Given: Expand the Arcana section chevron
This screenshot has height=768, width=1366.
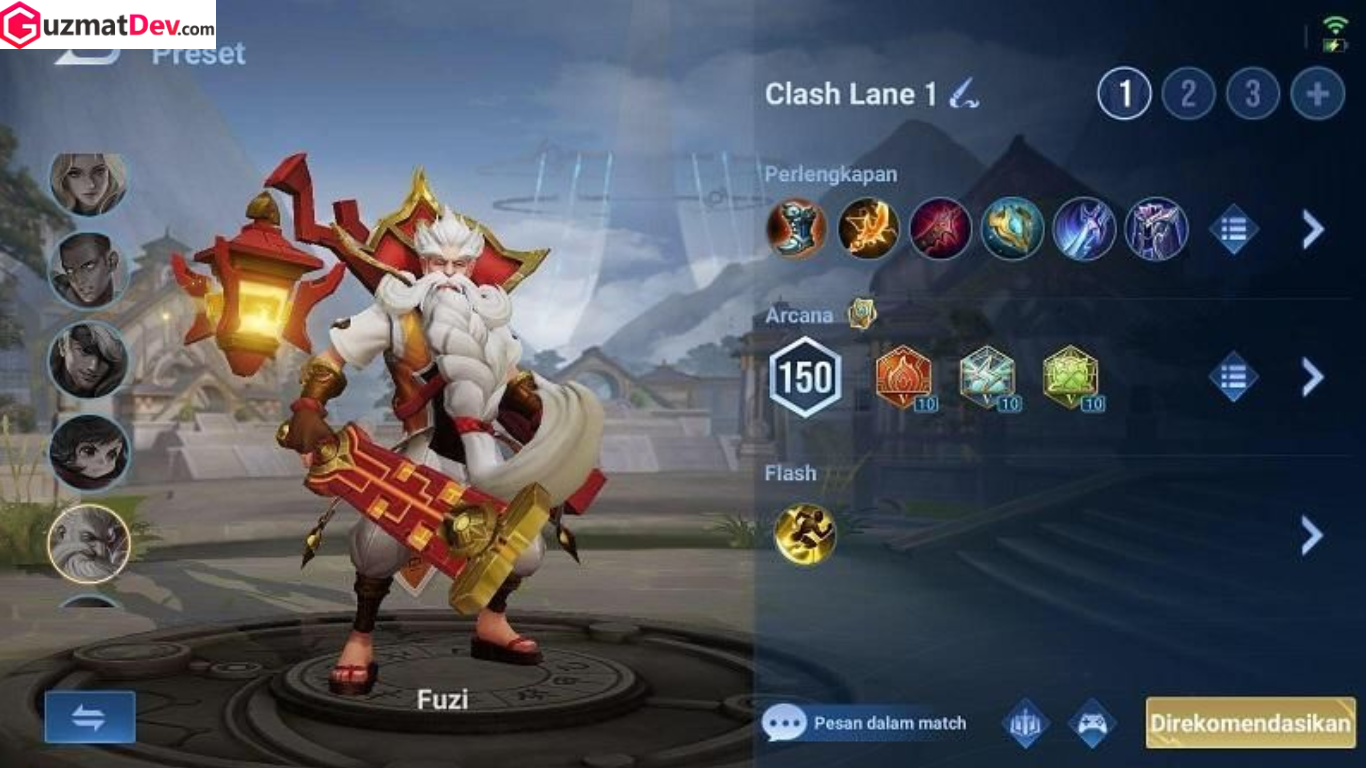Looking at the screenshot, I should [x=1311, y=378].
